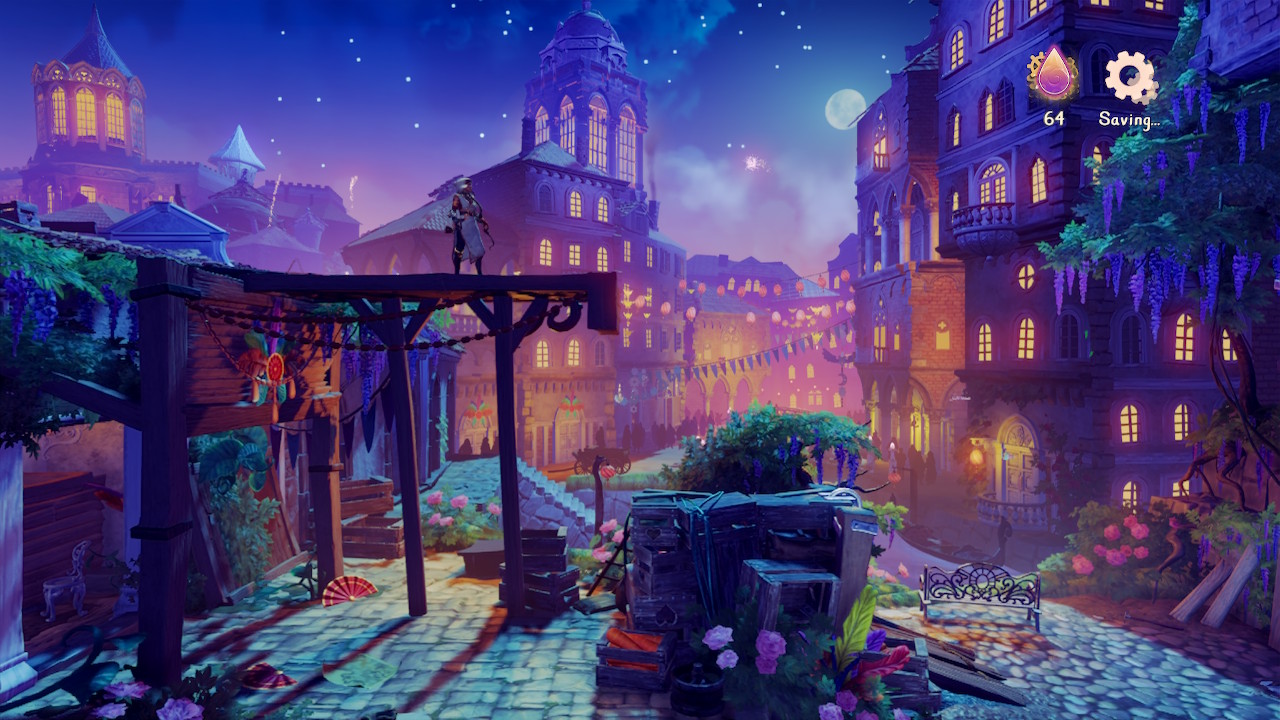
Task: Select the pink experience droplet icon
Action: click(x=1053, y=75)
